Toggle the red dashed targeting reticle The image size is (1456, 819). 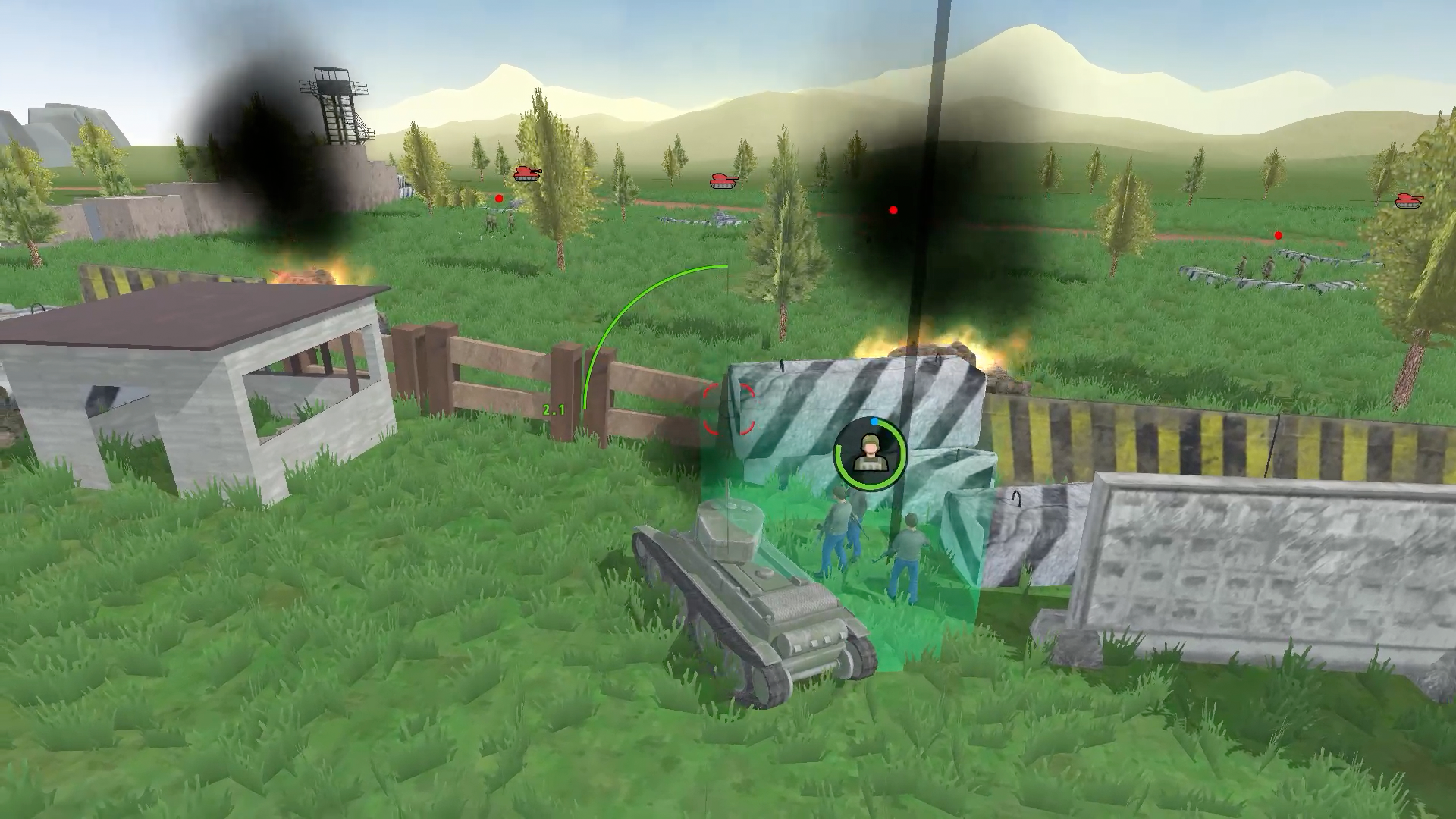(x=728, y=407)
